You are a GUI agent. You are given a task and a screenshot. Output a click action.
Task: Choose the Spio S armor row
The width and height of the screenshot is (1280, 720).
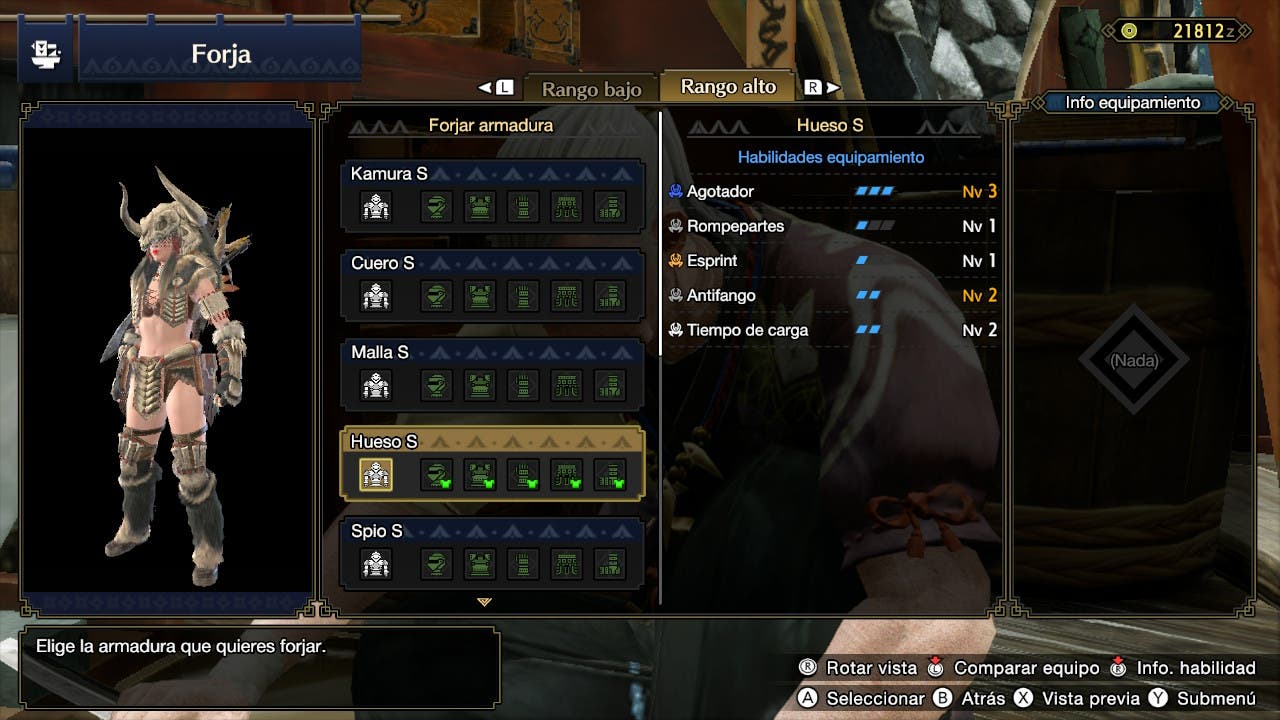coord(493,552)
